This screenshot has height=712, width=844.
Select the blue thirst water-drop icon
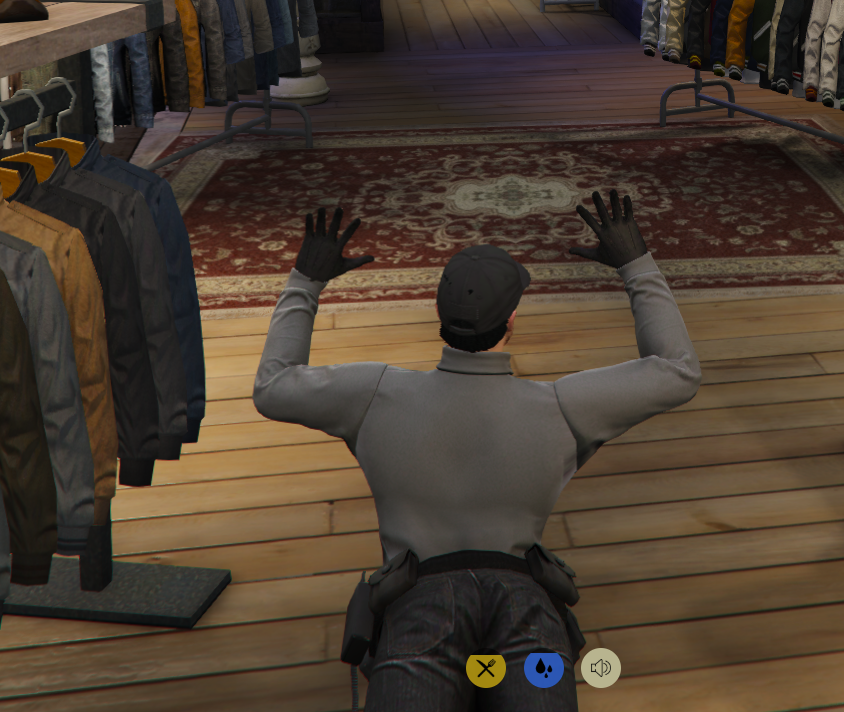544,668
